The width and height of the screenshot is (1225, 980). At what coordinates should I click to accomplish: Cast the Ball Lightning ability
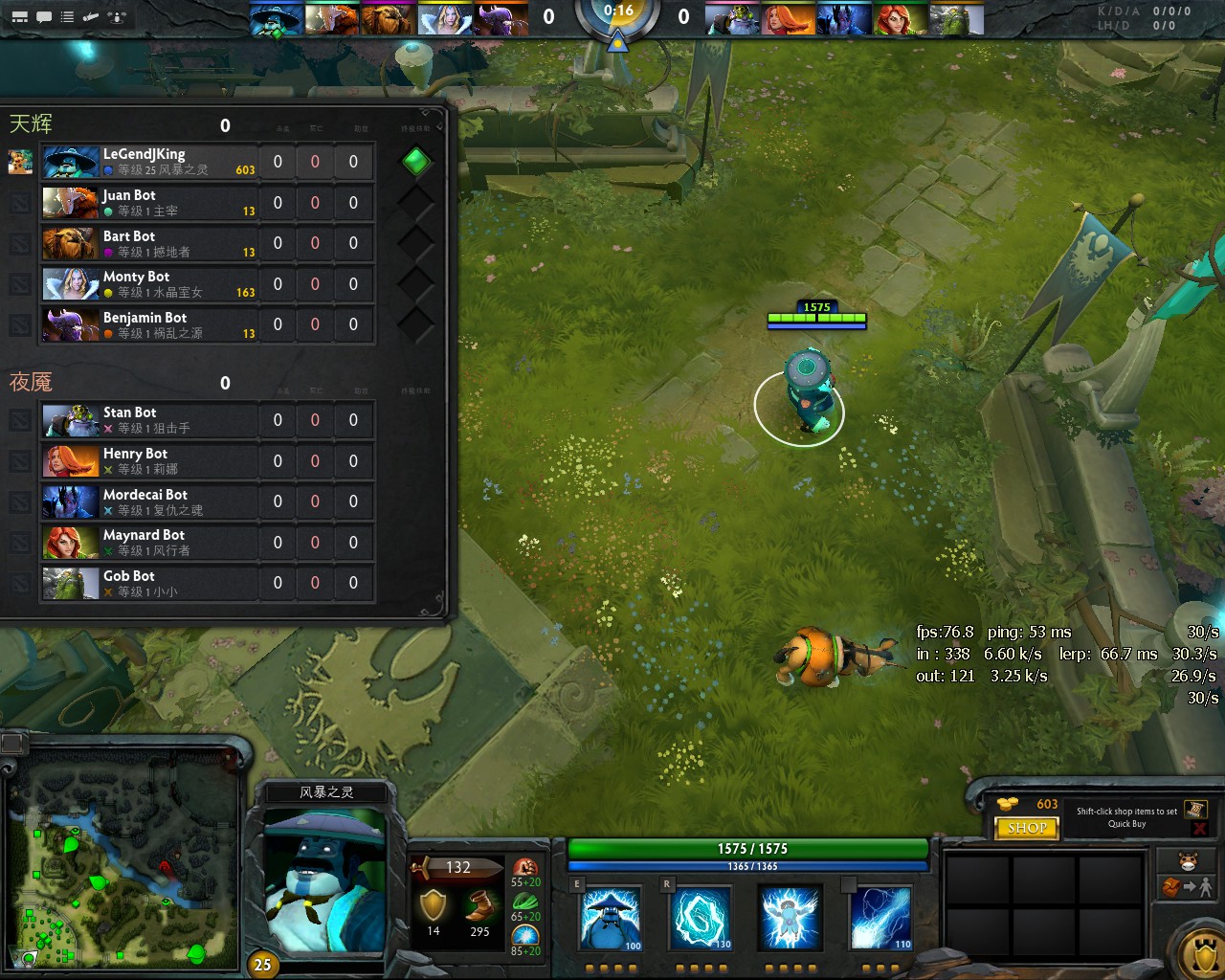879,917
